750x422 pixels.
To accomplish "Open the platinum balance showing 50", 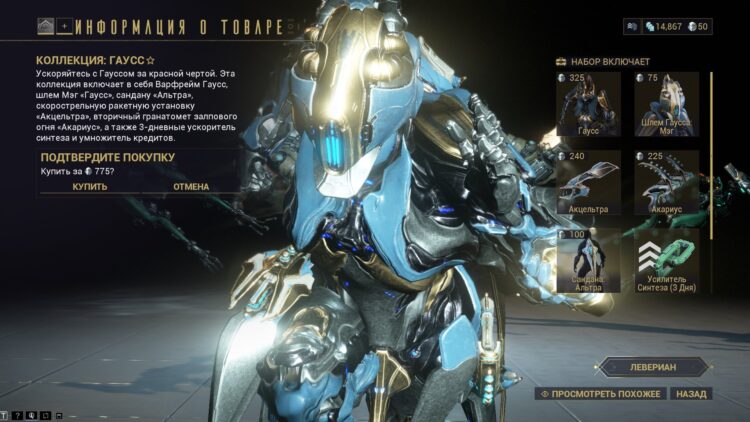I will (x=695, y=26).
